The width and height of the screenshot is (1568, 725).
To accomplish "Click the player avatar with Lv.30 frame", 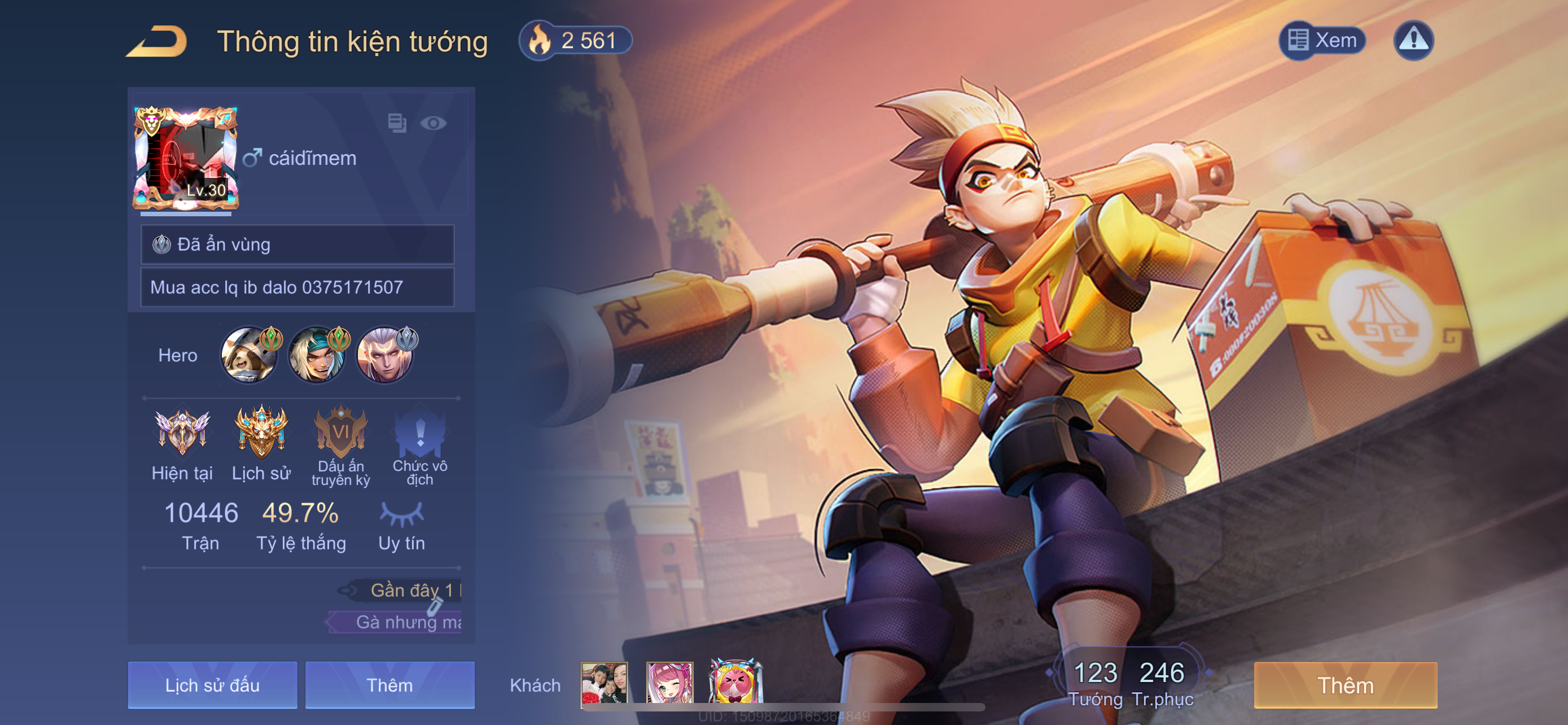I will click(x=186, y=158).
